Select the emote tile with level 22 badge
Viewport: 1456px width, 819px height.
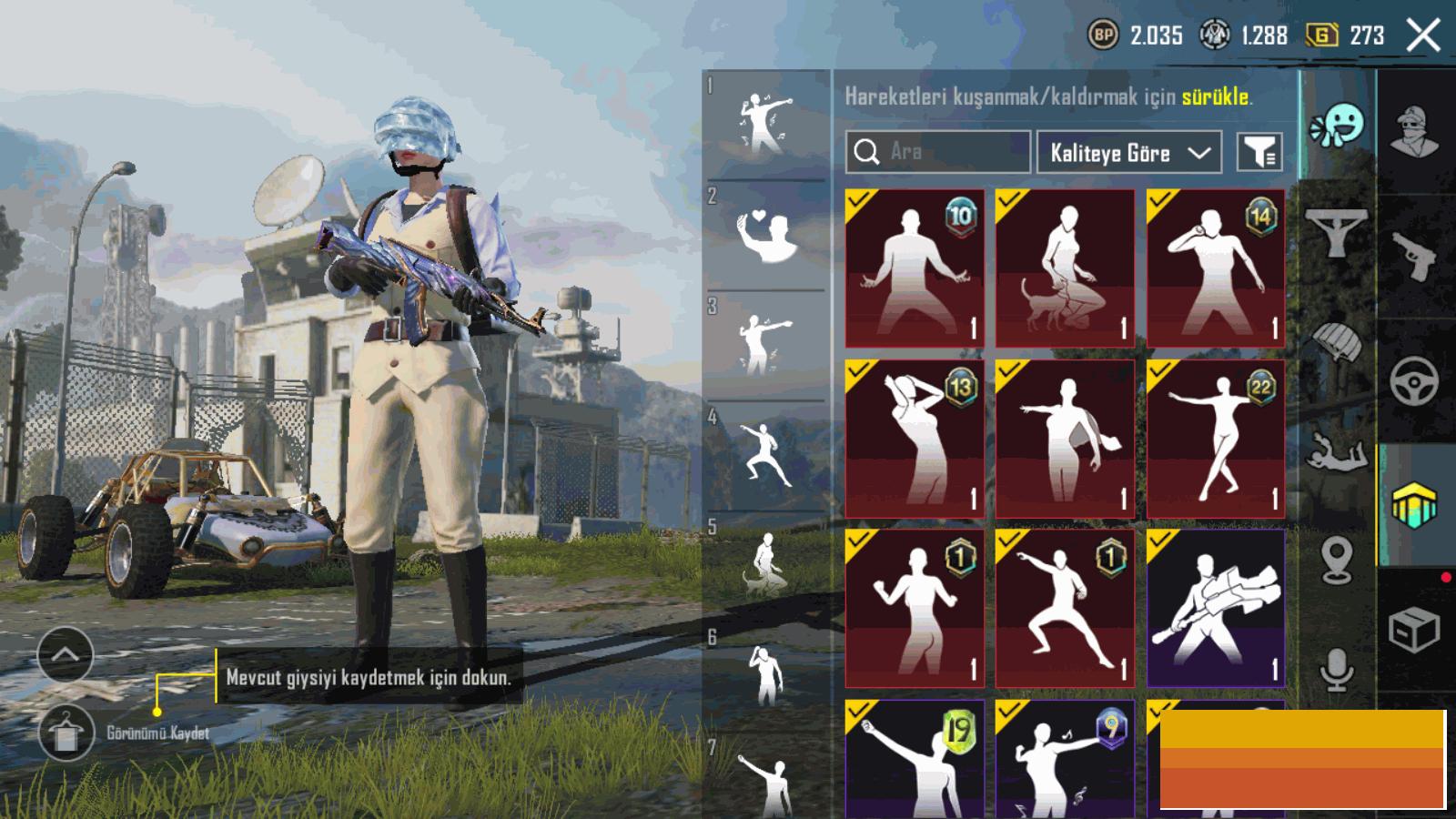click(x=1216, y=439)
